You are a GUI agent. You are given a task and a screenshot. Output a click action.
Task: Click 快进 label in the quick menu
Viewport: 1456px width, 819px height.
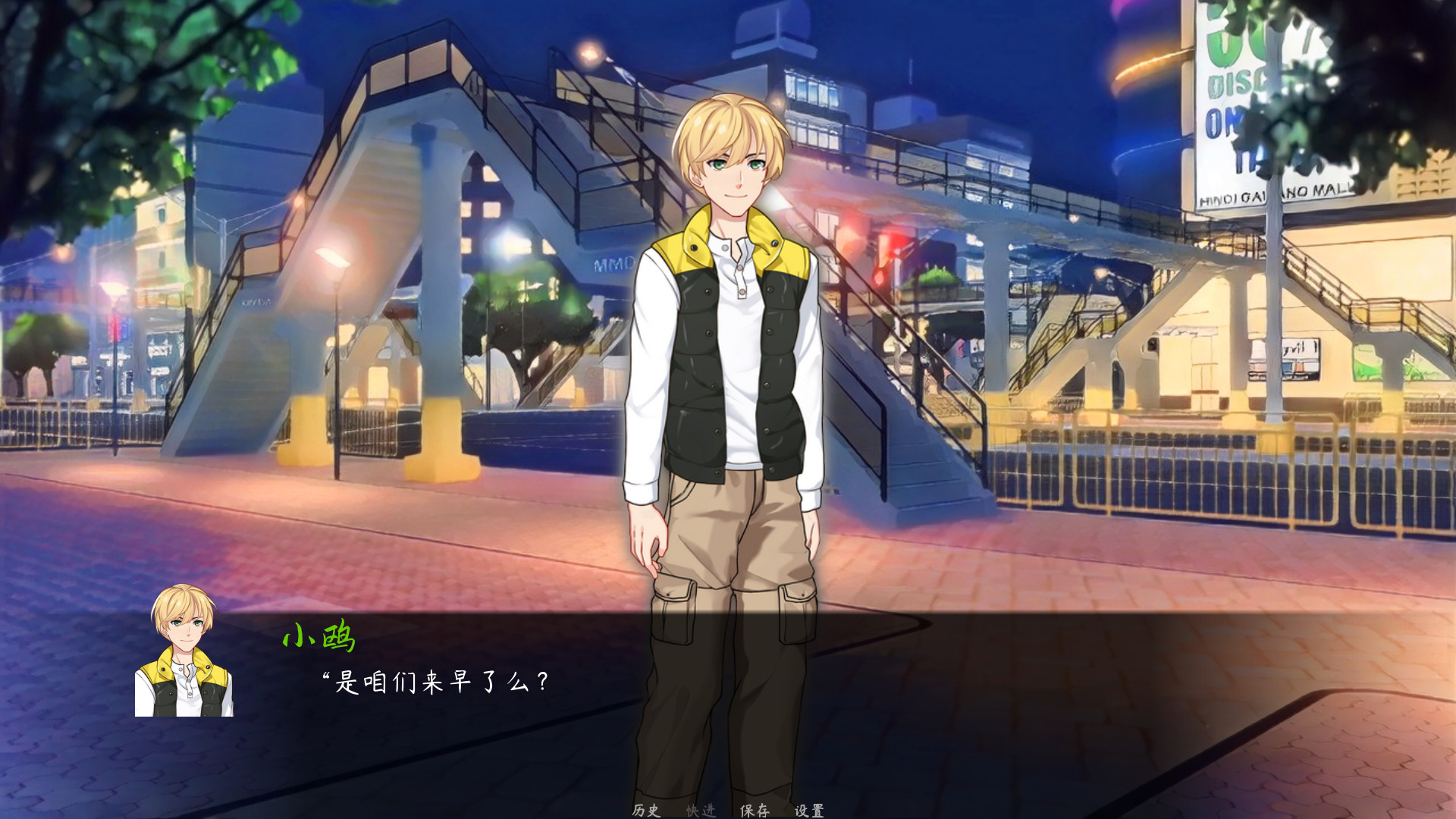click(701, 809)
